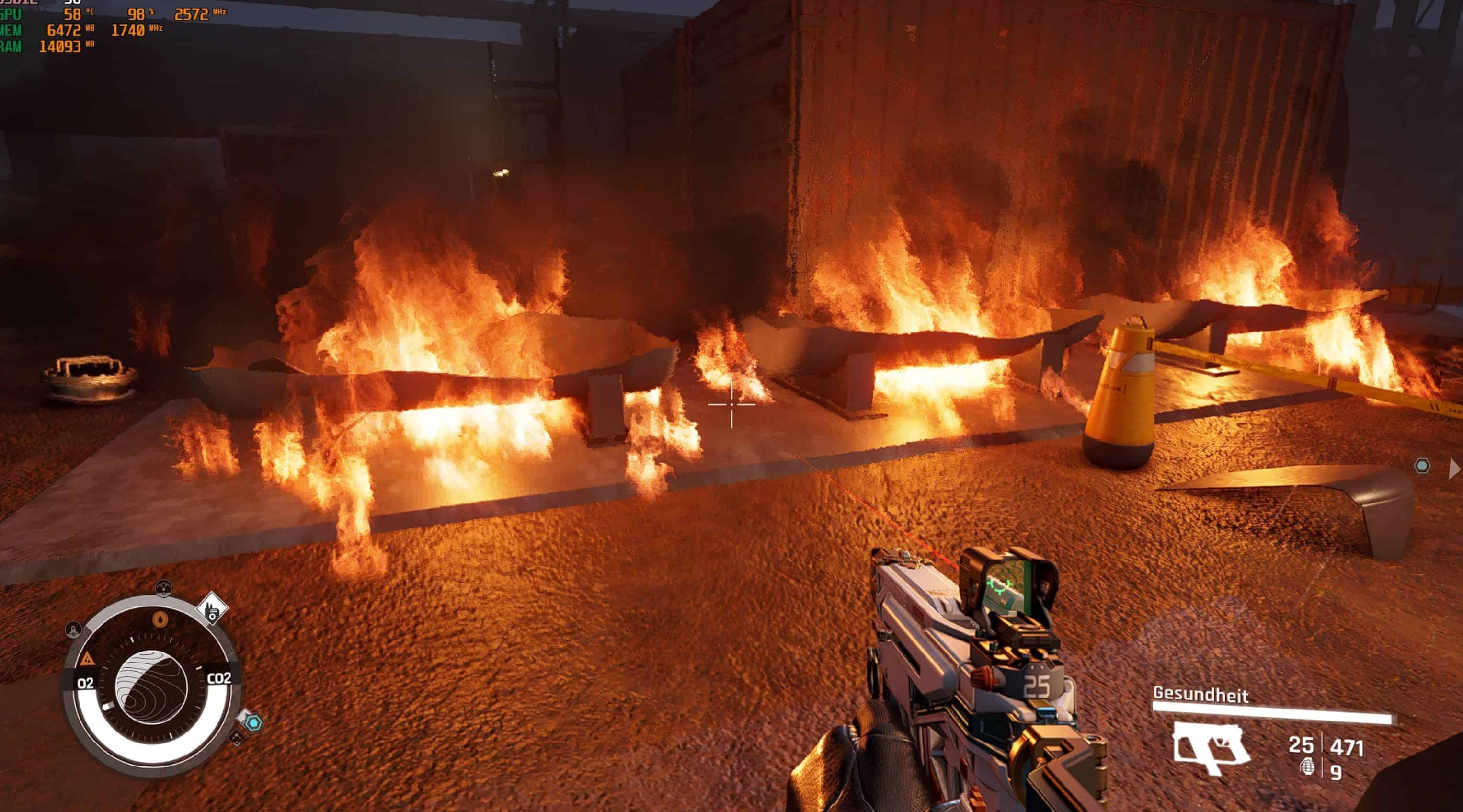The image size is (1463, 812).
Task: Select the orange triangle hazard warning icon
Action: pyautogui.click(x=87, y=659)
